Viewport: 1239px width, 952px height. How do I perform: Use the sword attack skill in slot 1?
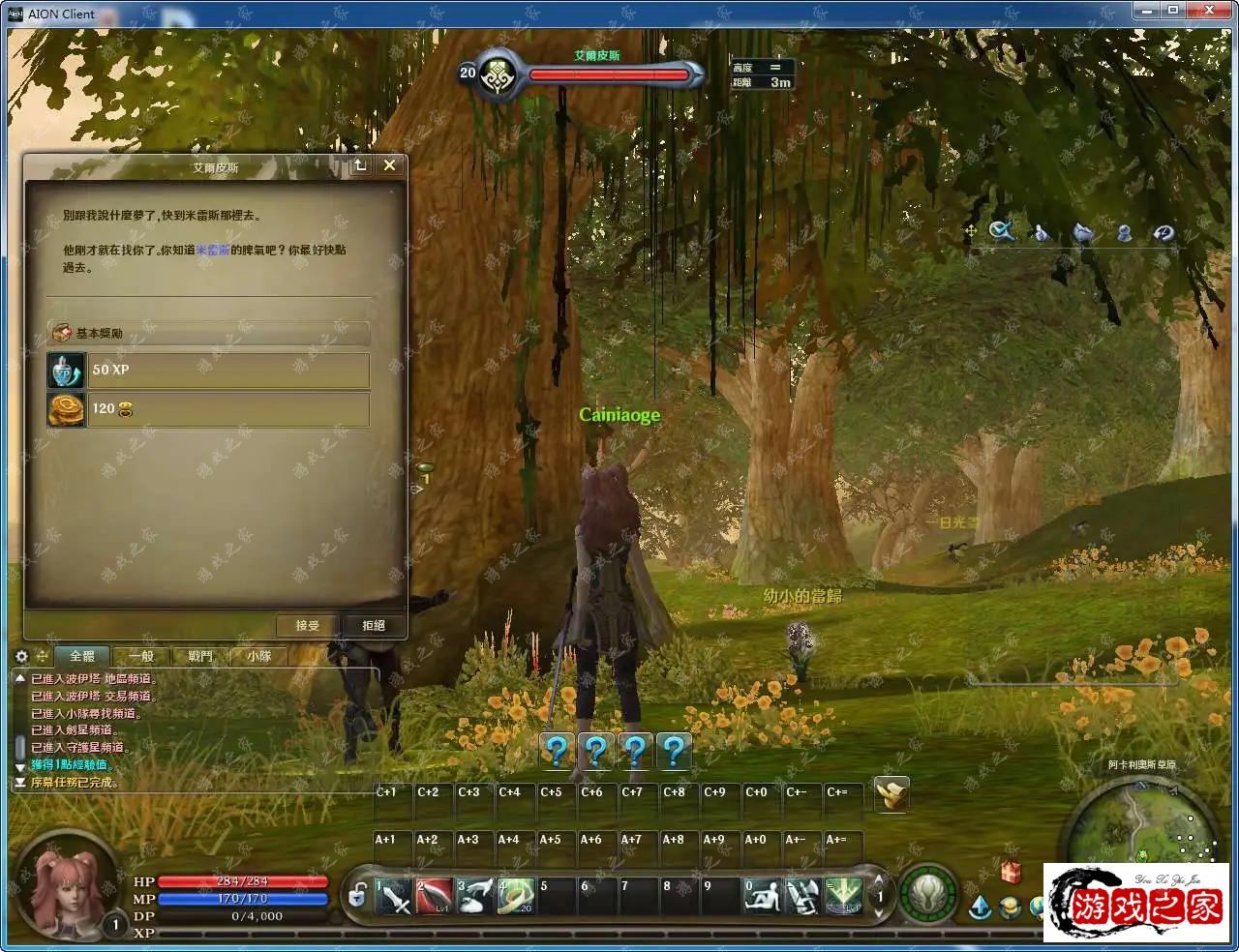pyautogui.click(x=394, y=896)
